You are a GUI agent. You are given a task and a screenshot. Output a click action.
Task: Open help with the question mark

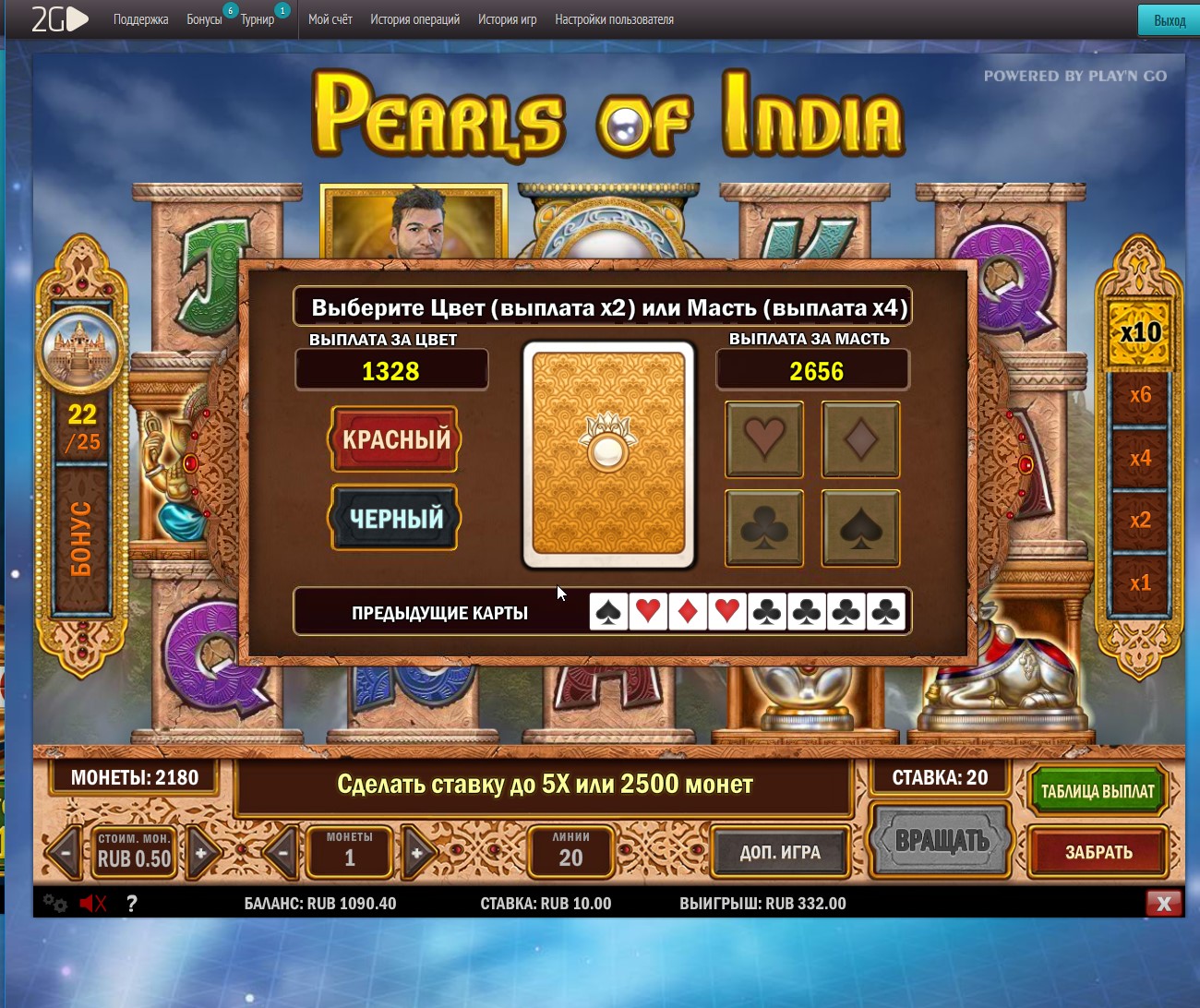132,904
